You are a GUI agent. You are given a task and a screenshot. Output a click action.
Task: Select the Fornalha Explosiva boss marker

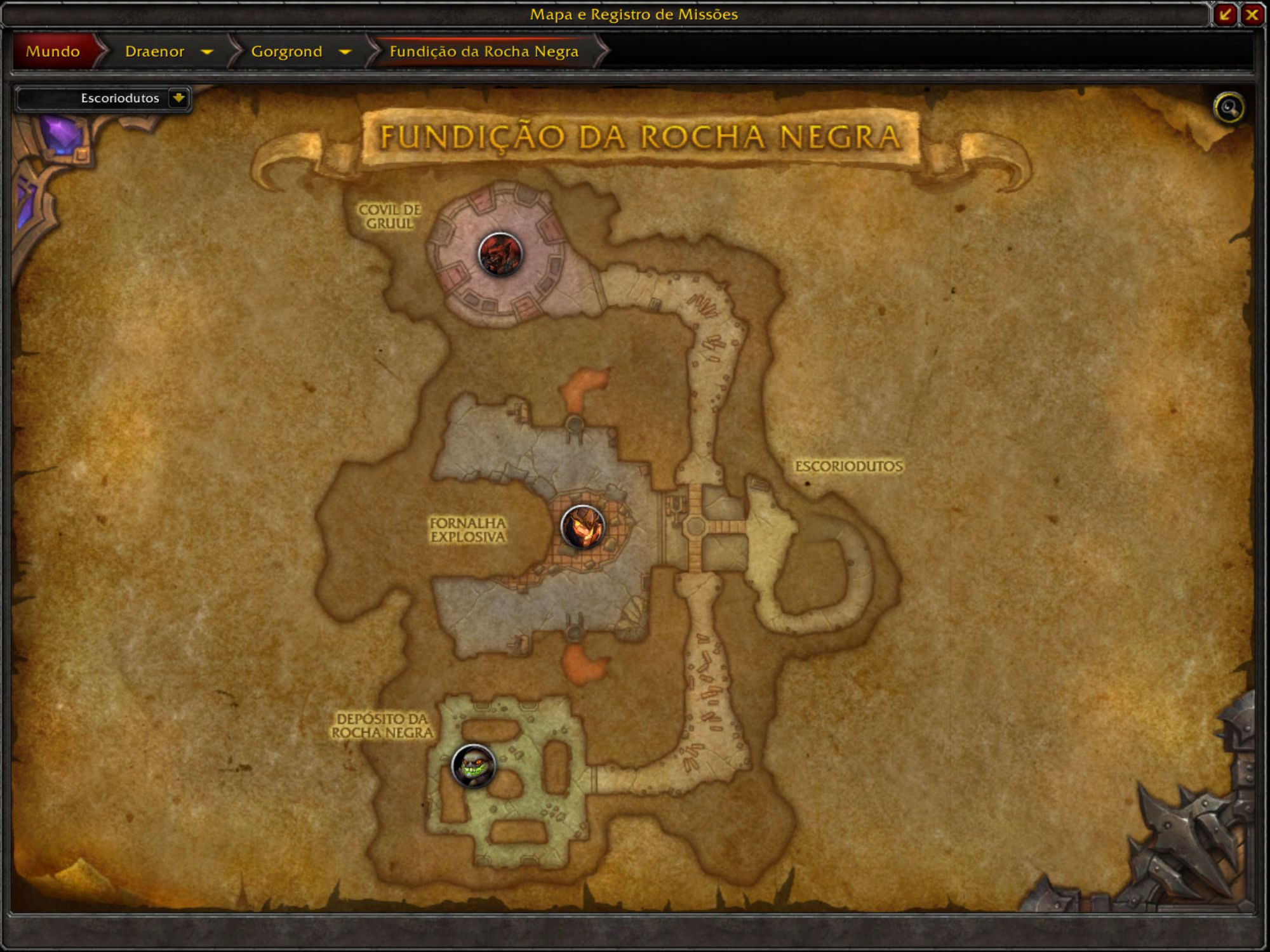click(x=582, y=527)
